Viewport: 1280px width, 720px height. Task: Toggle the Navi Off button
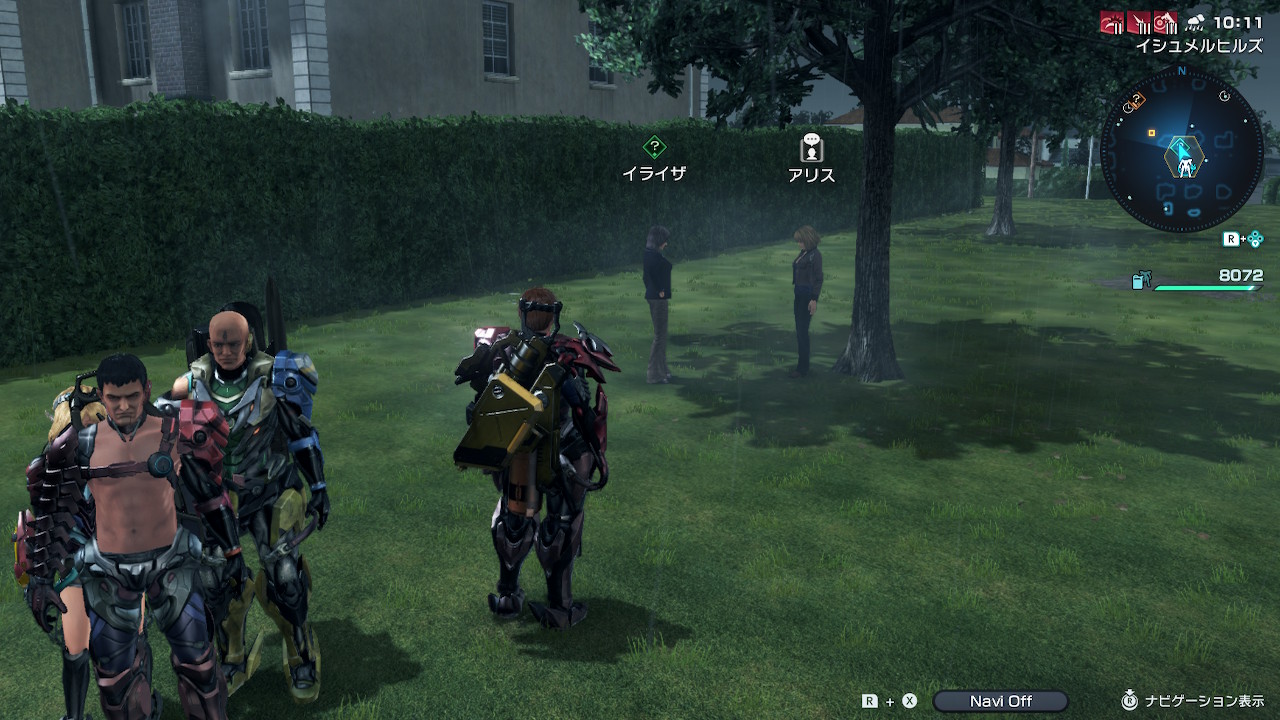(x=1000, y=701)
